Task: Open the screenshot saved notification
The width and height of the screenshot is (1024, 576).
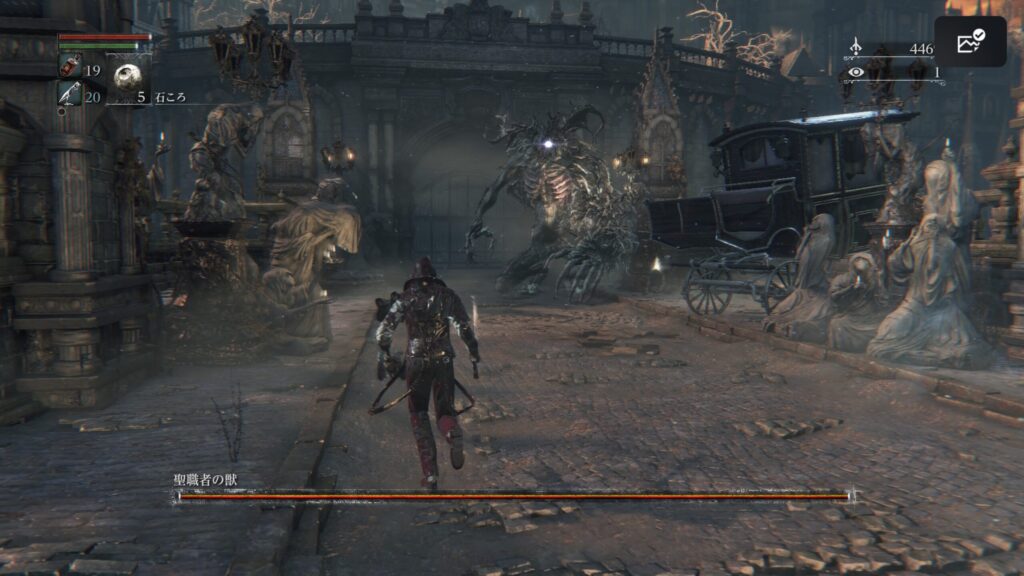Action: point(970,42)
